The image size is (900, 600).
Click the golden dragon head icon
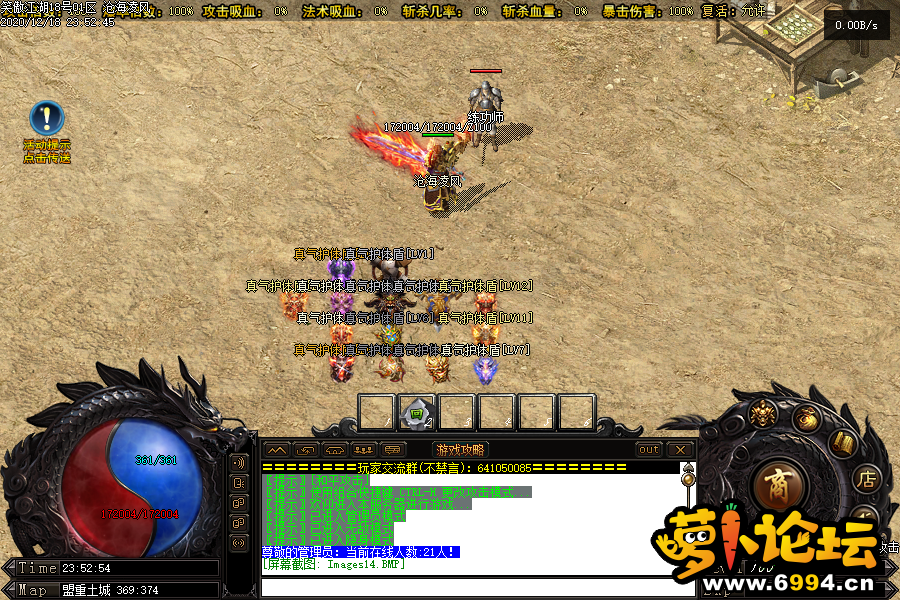coord(764,413)
